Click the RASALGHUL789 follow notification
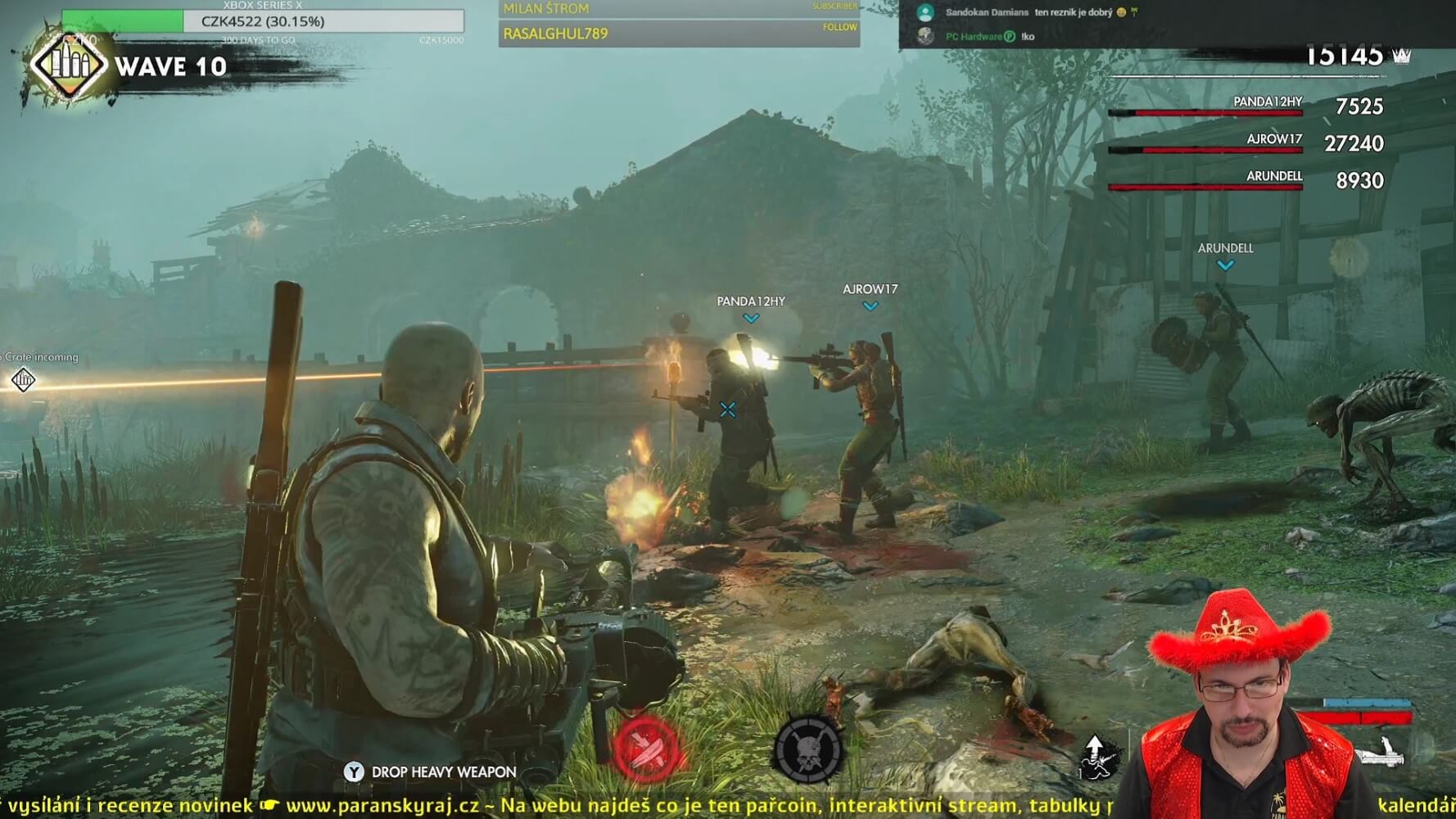Image resolution: width=1456 pixels, height=819 pixels. pos(679,34)
